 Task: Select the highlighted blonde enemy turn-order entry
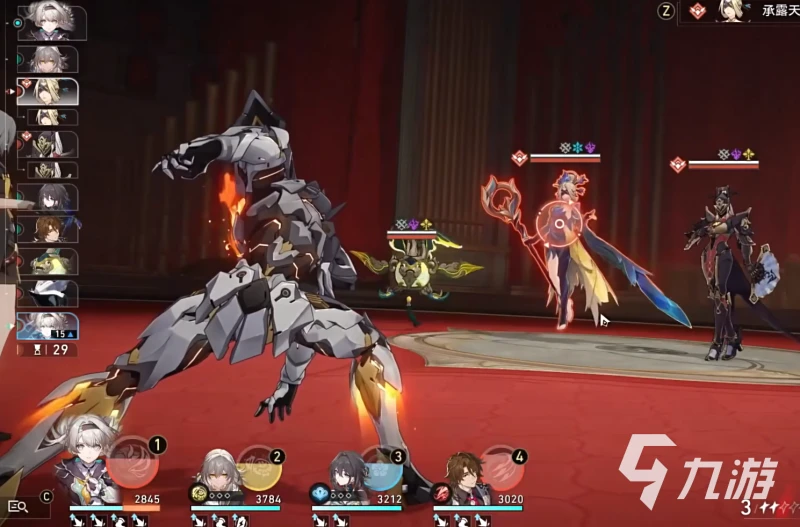tap(50, 92)
